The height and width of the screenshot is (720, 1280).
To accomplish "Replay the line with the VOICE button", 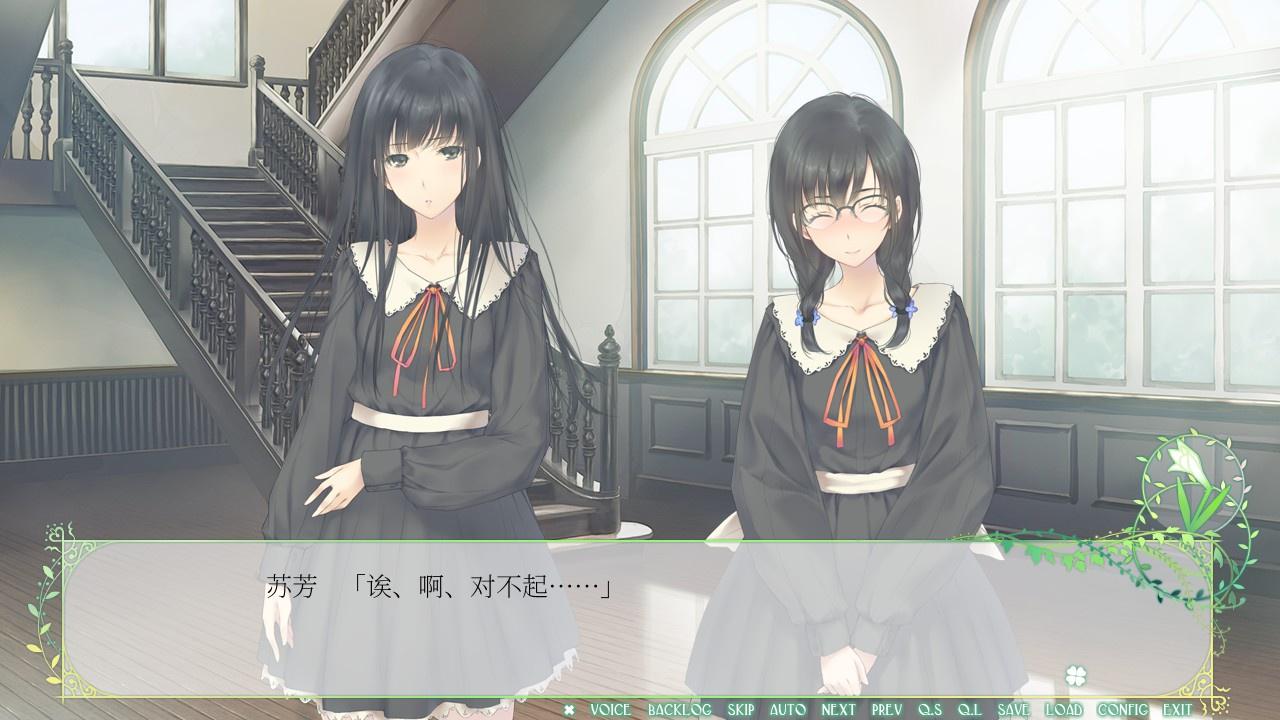I will click(x=610, y=710).
